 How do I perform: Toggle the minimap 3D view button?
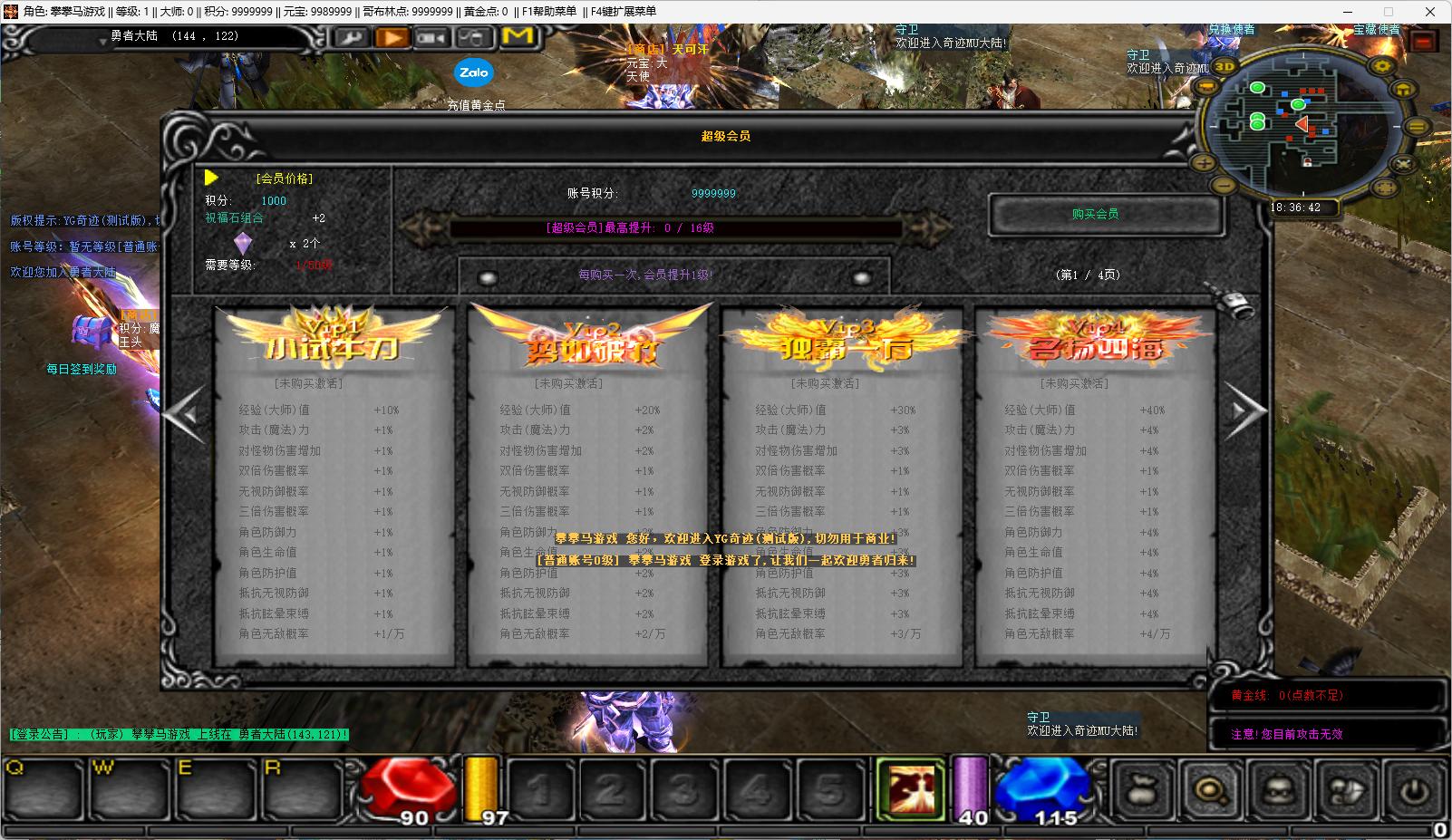tap(1225, 66)
